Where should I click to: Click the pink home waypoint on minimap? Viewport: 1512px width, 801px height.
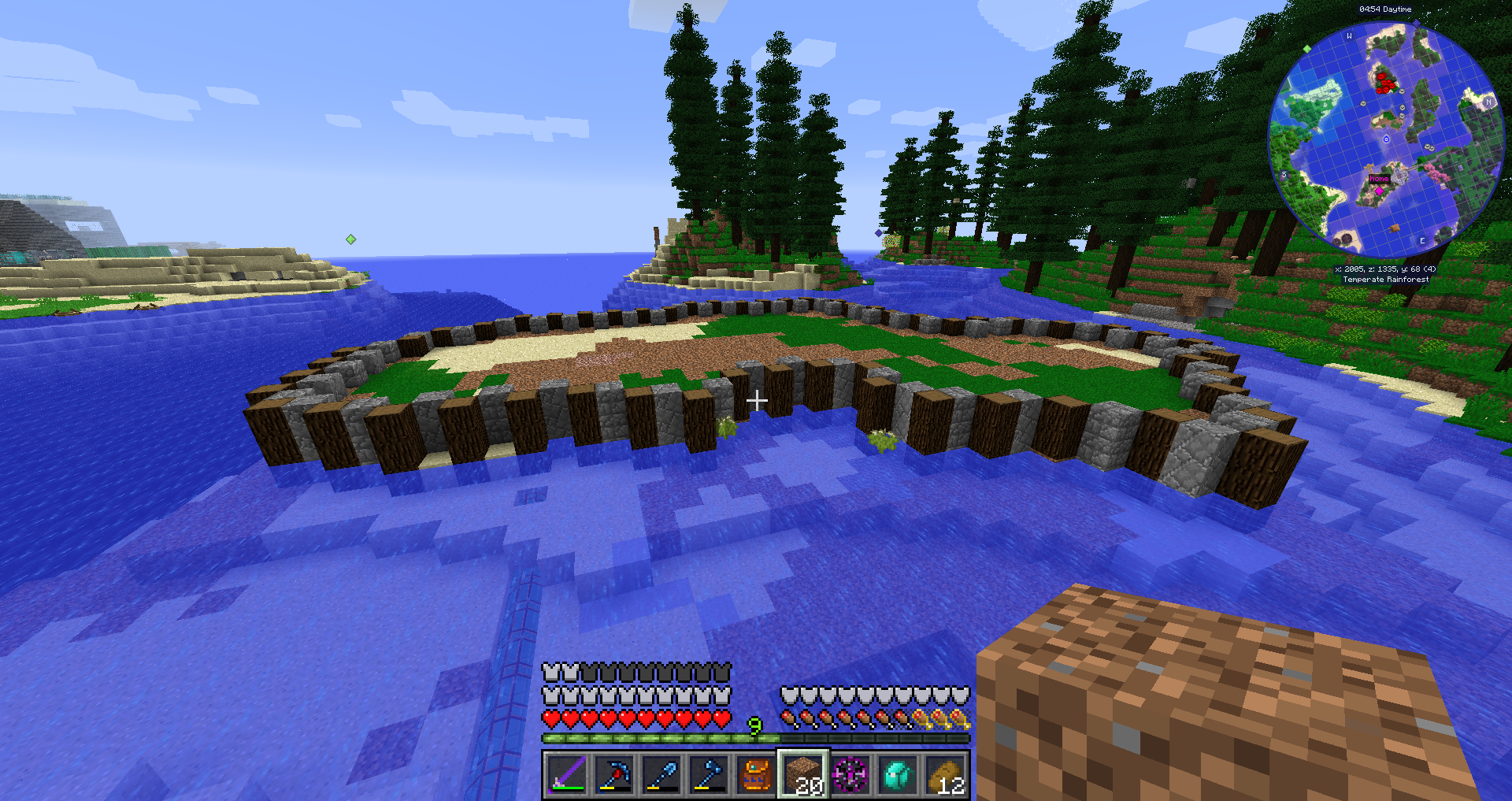pos(1379,190)
